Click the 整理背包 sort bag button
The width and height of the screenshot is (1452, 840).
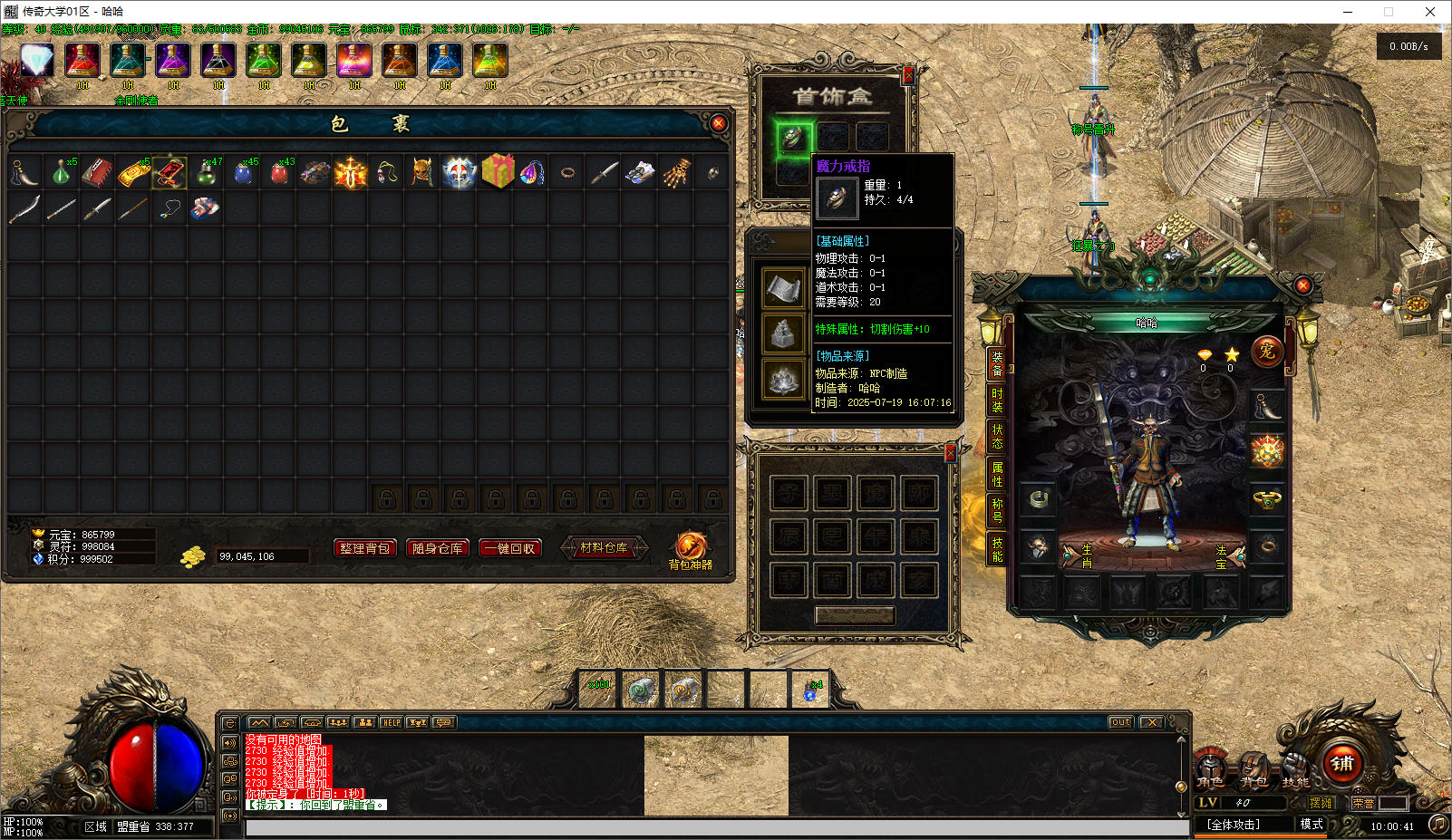point(364,548)
